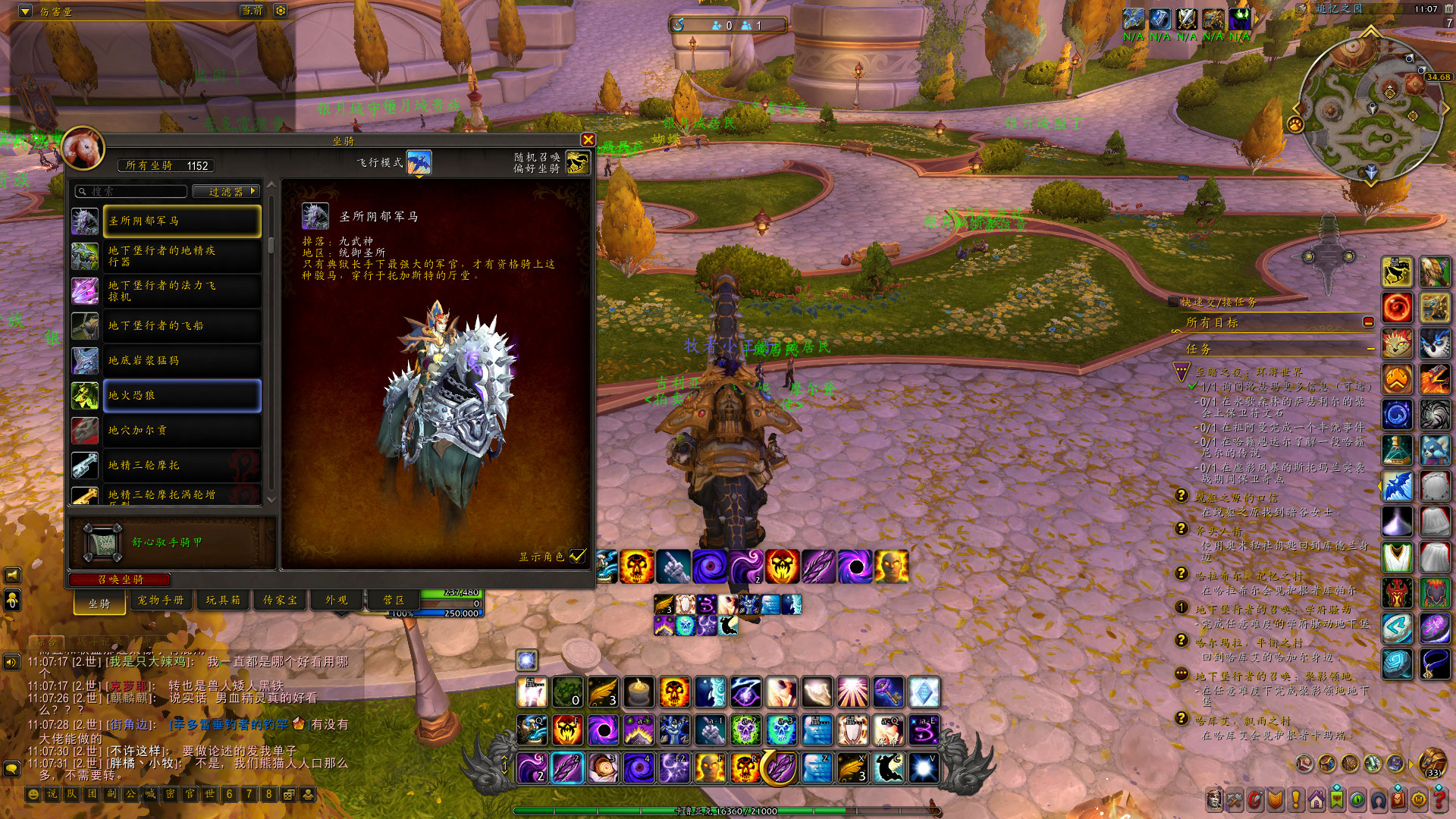Viewport: 1456px width, 819px height.
Task: Click the 召唤坐骑 summon button
Action: [121, 579]
